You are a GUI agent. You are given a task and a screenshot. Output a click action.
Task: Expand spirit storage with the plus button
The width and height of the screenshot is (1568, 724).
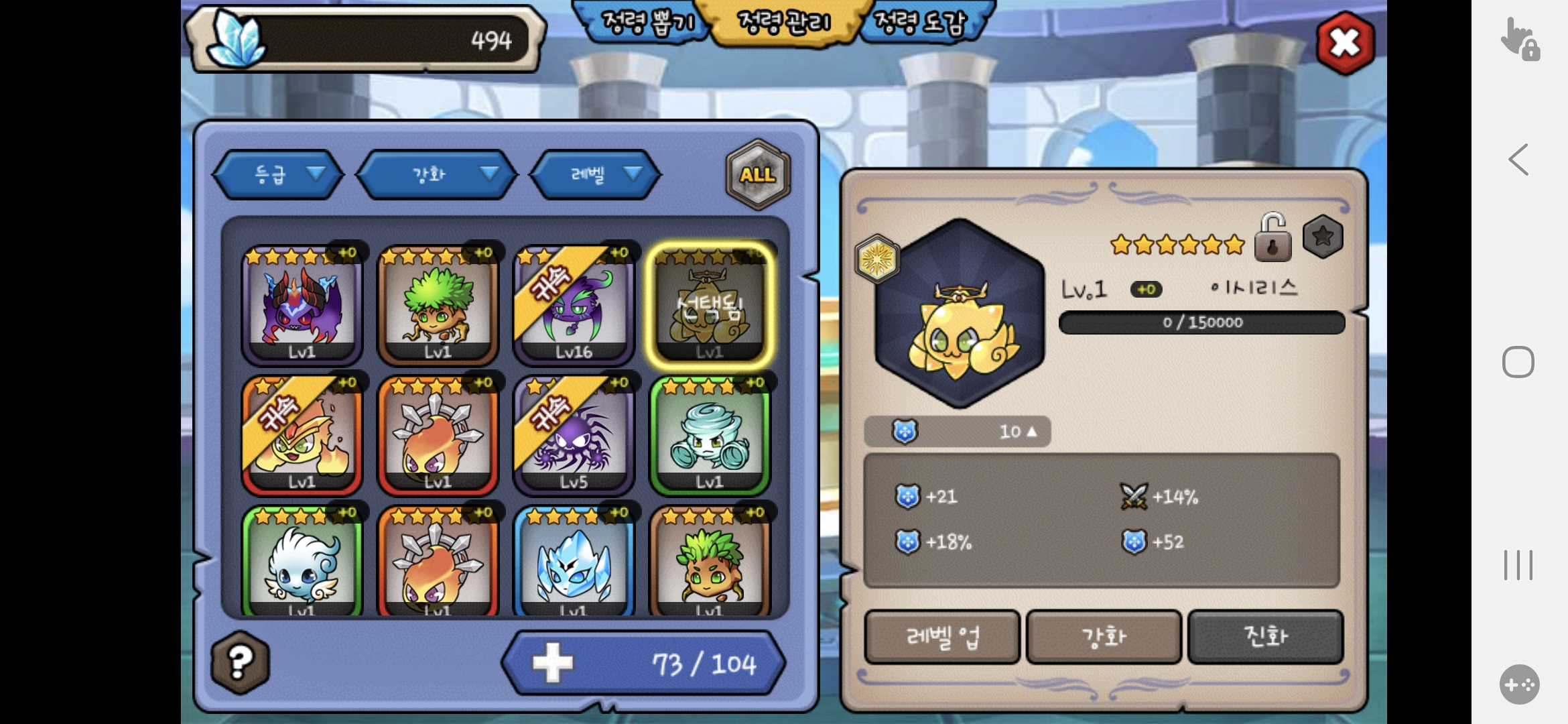tap(552, 663)
